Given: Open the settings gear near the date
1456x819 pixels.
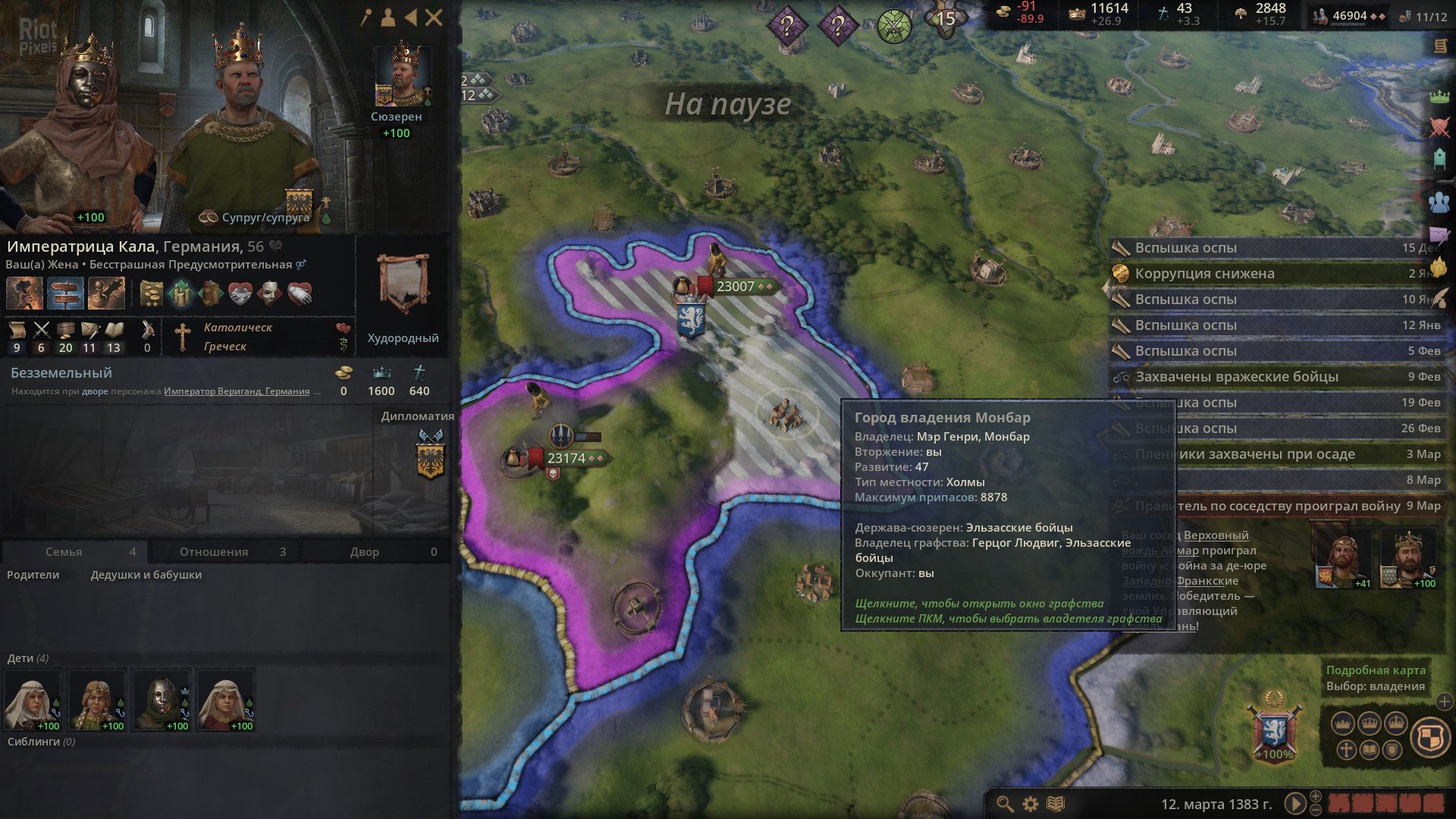Looking at the screenshot, I should [x=1029, y=803].
